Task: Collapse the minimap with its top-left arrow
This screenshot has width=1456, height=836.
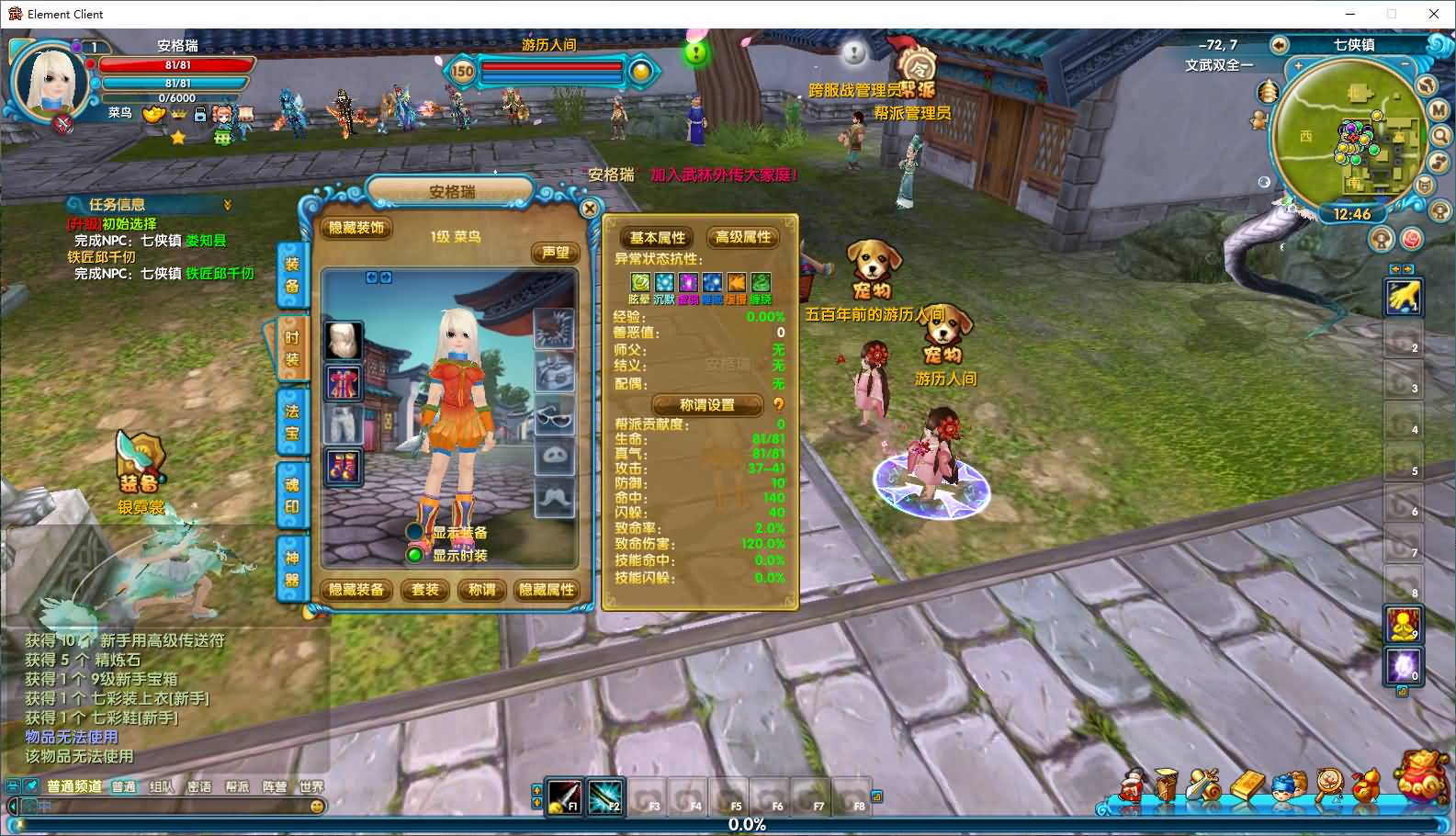Action: pos(1279,45)
